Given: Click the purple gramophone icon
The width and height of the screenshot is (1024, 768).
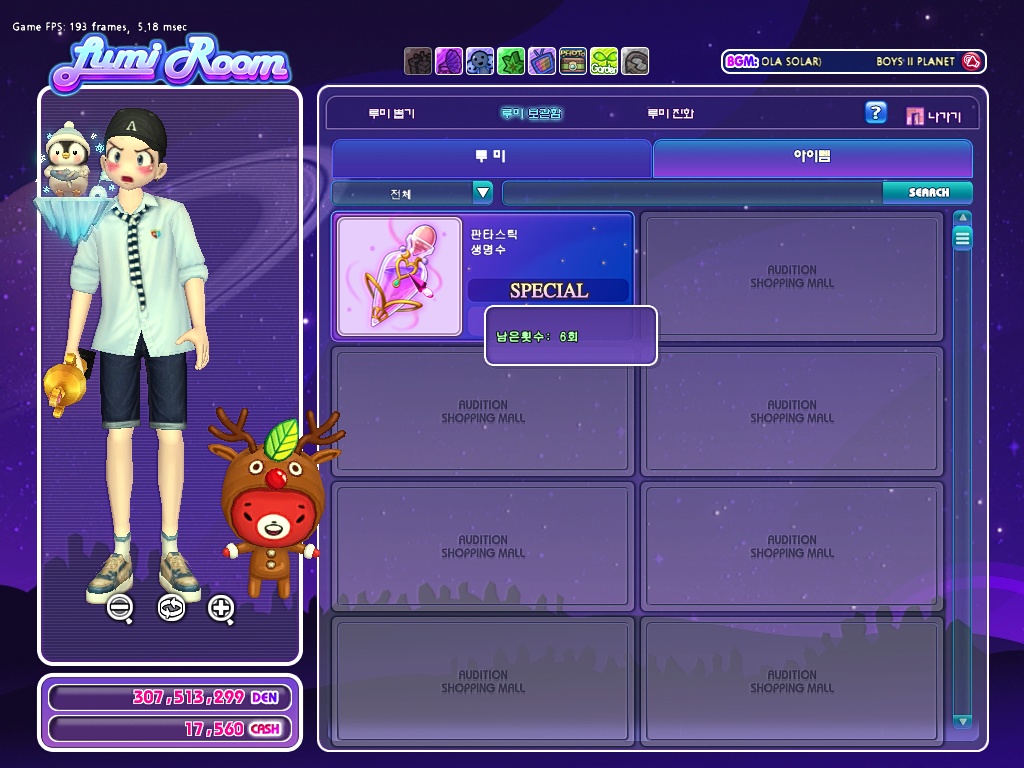Looking at the screenshot, I should tap(449, 61).
